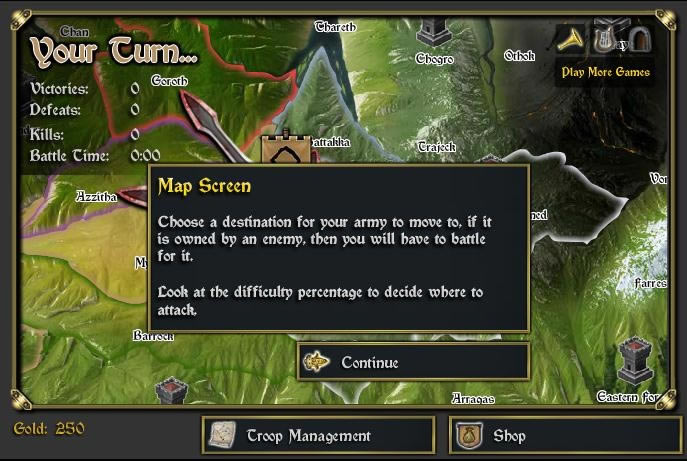Follow the Play More Games link
This screenshot has height=461, width=687.
pos(605,72)
